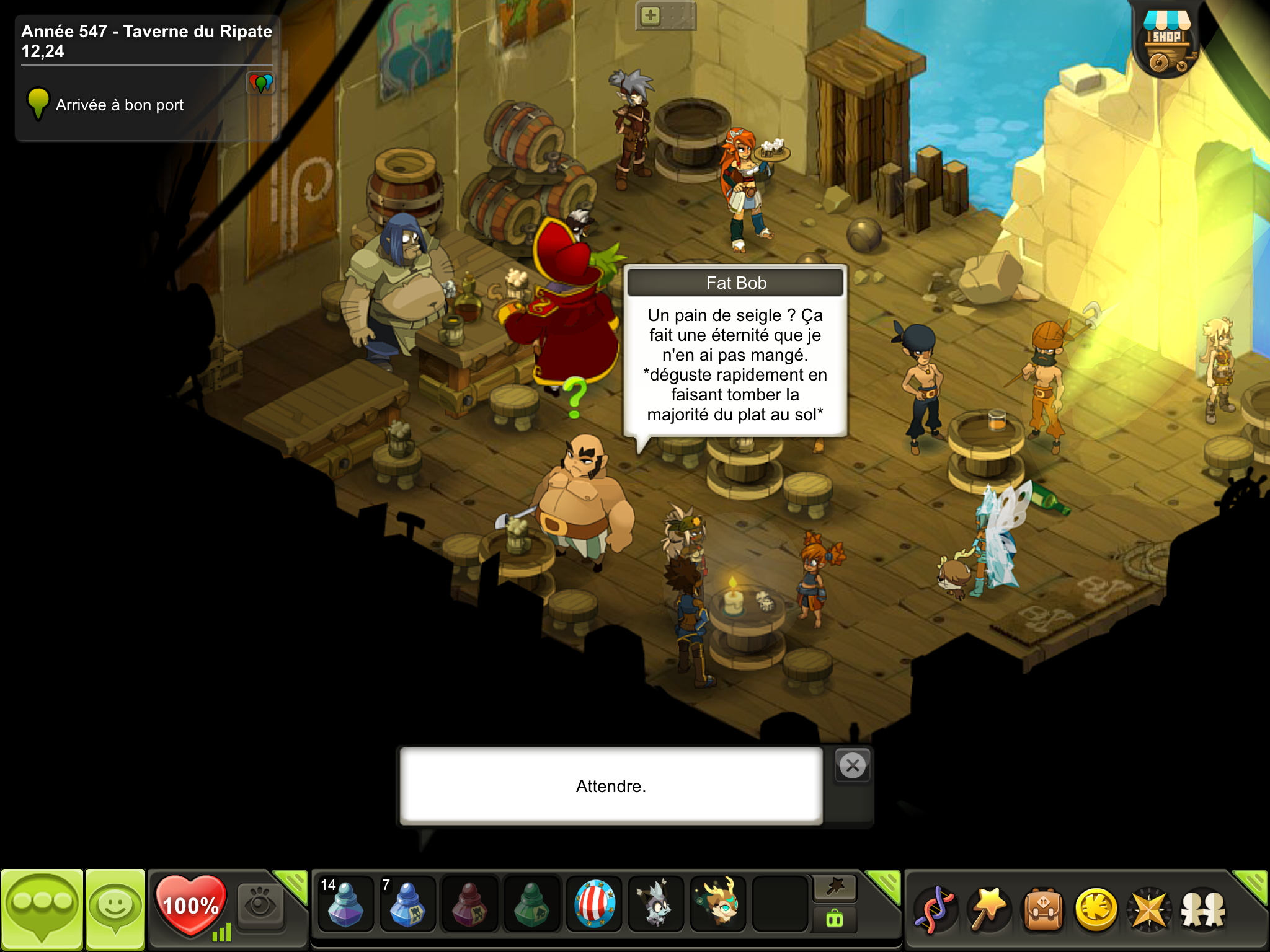The image size is (1270, 952).
Task: Select the antlered deer companion slot
Action: click(718, 904)
